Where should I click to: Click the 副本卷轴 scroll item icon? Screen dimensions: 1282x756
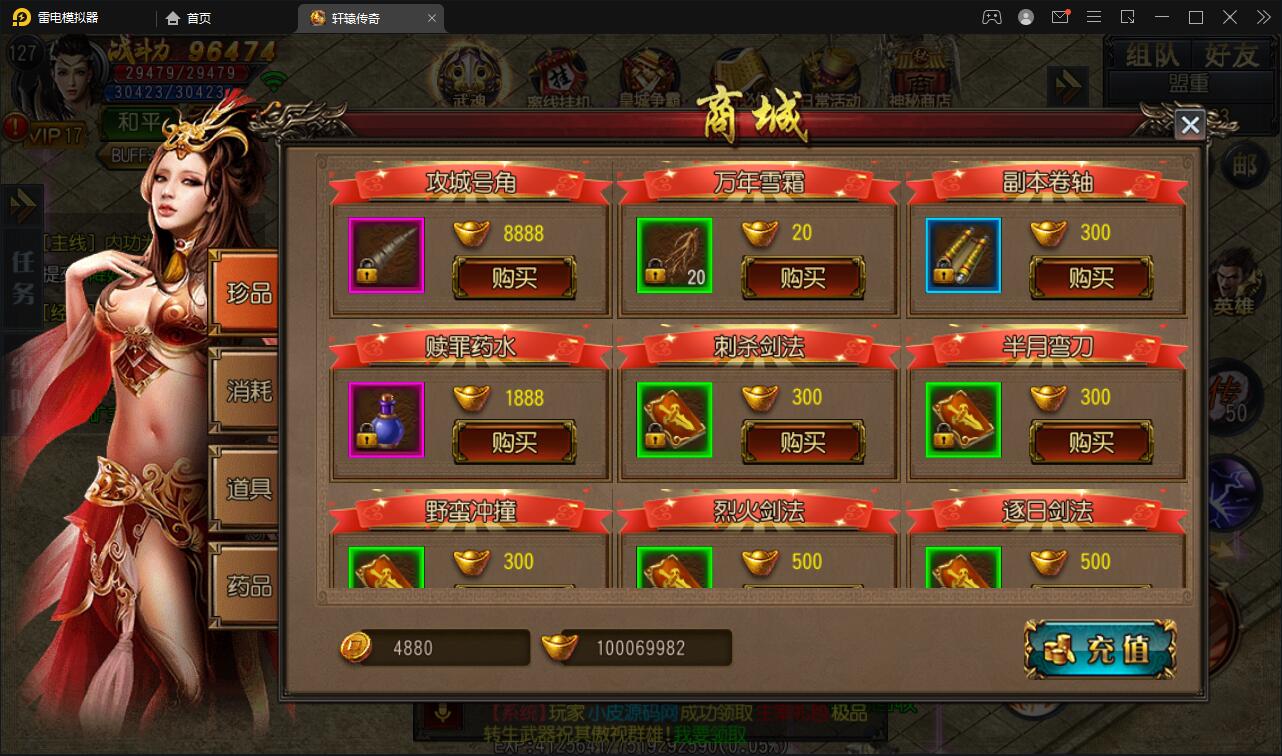click(x=962, y=255)
